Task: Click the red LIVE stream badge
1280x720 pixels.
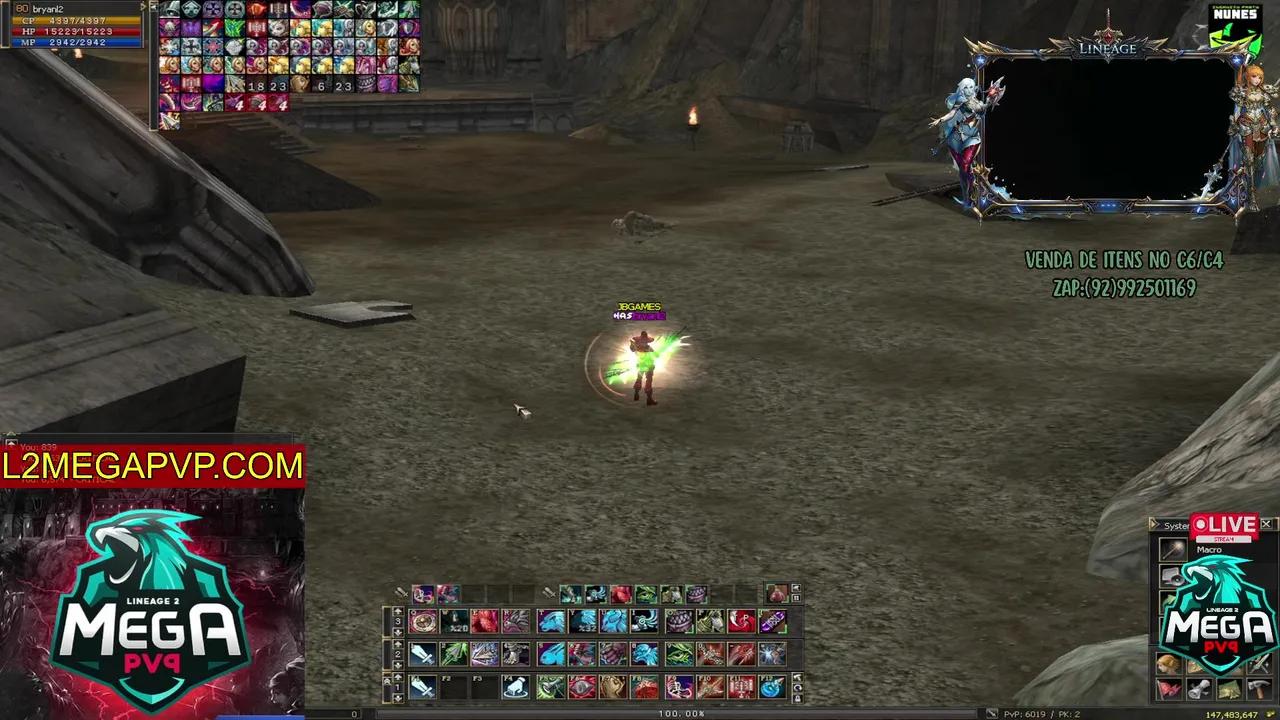Action: (x=1224, y=524)
